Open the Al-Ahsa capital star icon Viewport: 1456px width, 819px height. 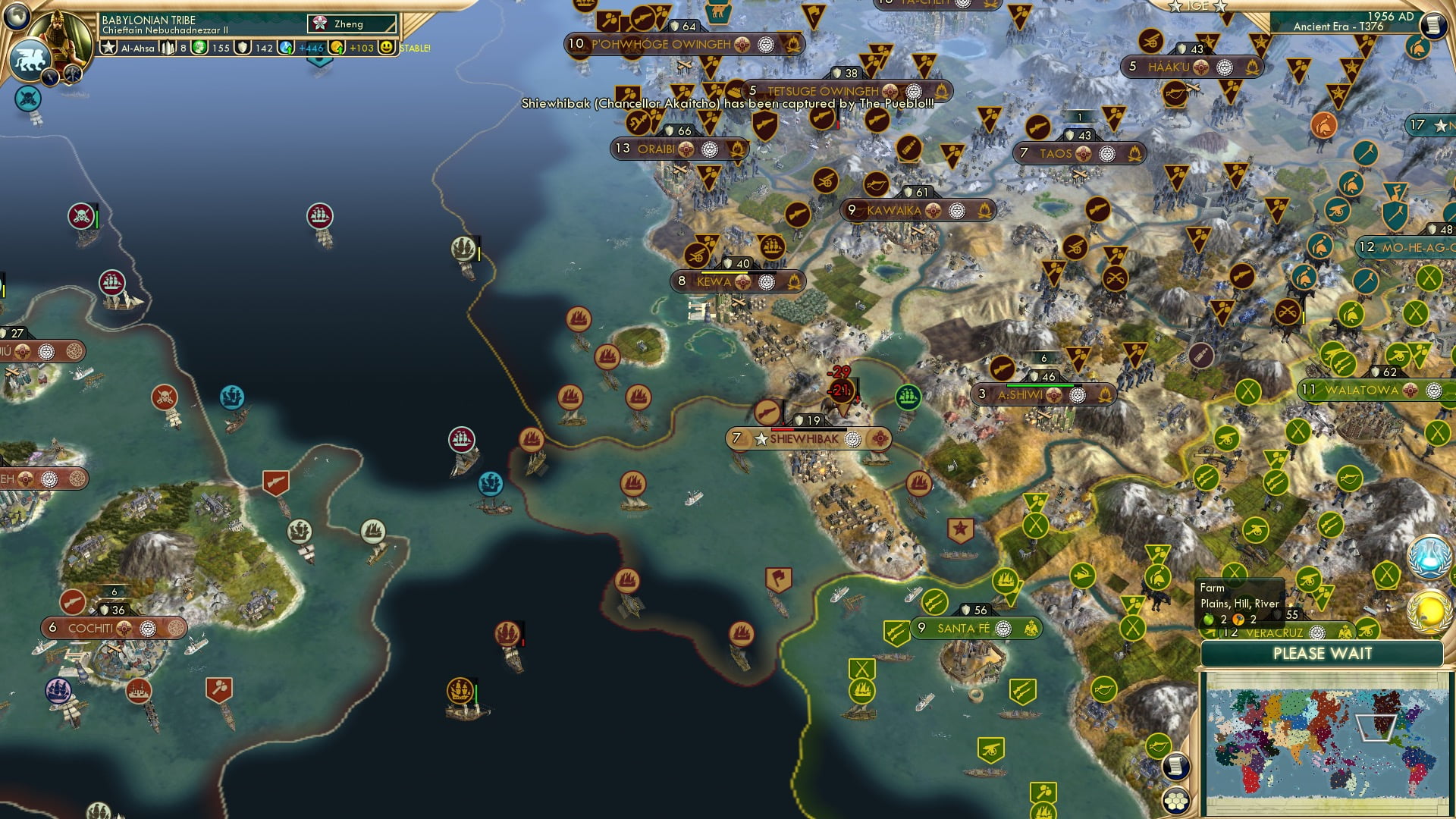pos(109,48)
